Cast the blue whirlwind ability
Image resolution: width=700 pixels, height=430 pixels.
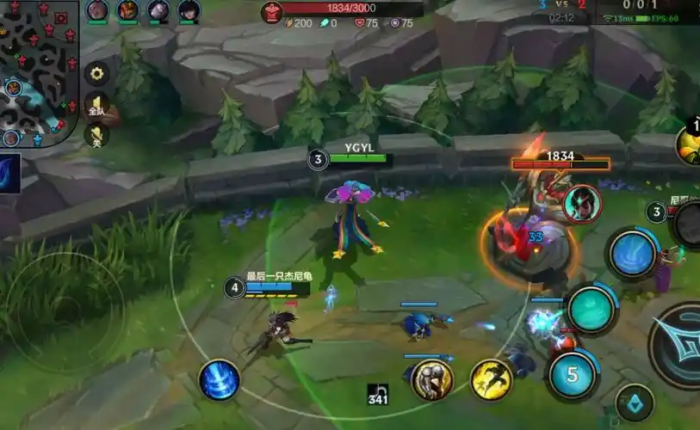tap(632, 253)
